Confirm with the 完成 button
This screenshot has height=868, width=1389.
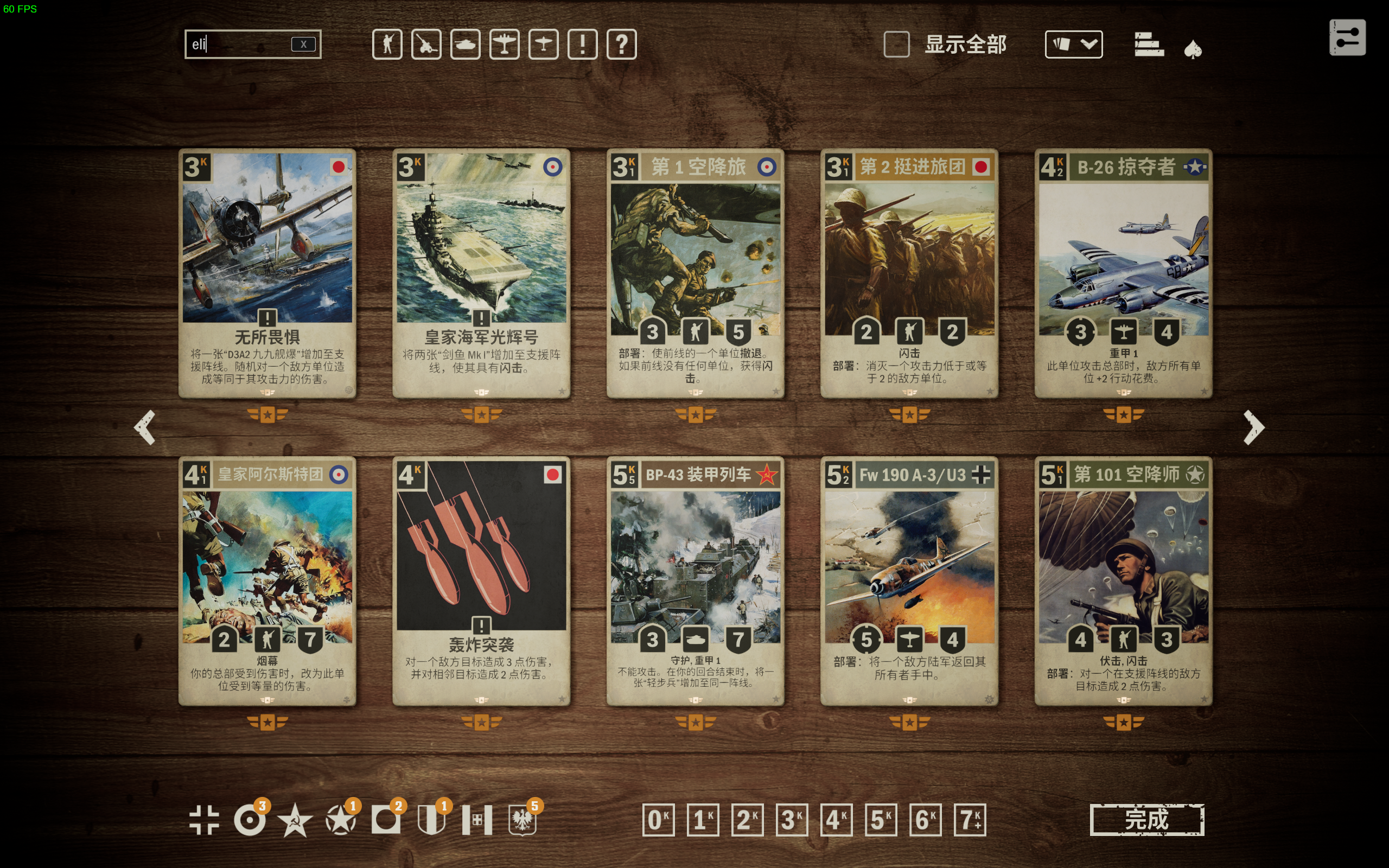coord(1146,820)
